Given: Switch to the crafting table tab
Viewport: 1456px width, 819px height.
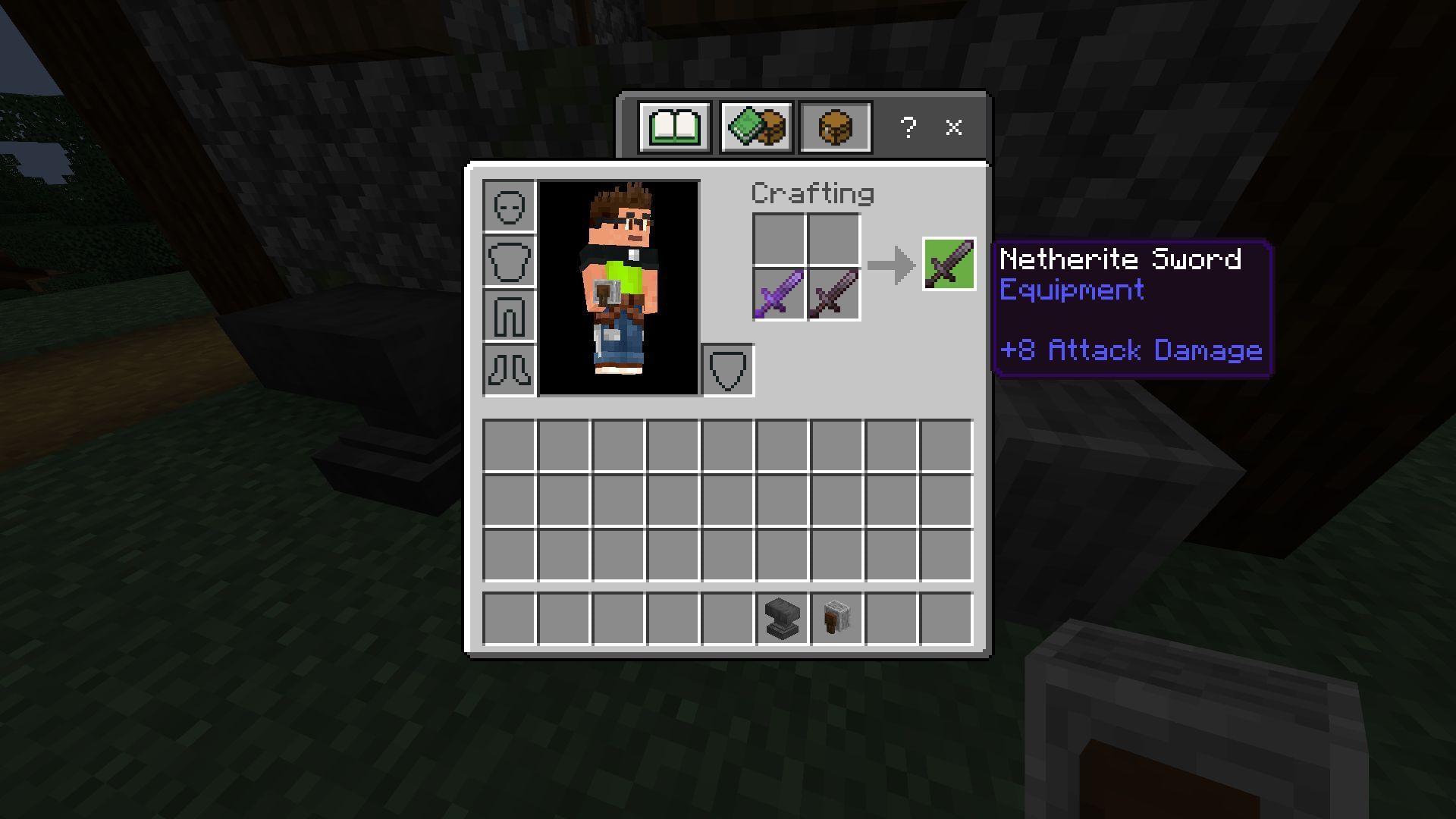Looking at the screenshot, I should [x=835, y=127].
